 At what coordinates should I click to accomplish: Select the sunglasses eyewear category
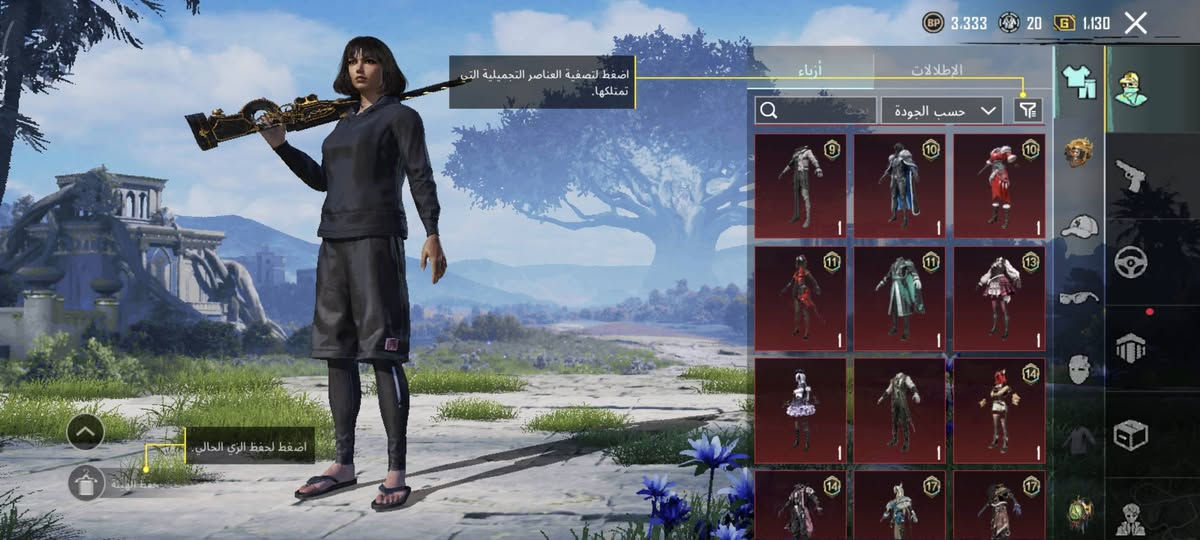(x=1079, y=297)
